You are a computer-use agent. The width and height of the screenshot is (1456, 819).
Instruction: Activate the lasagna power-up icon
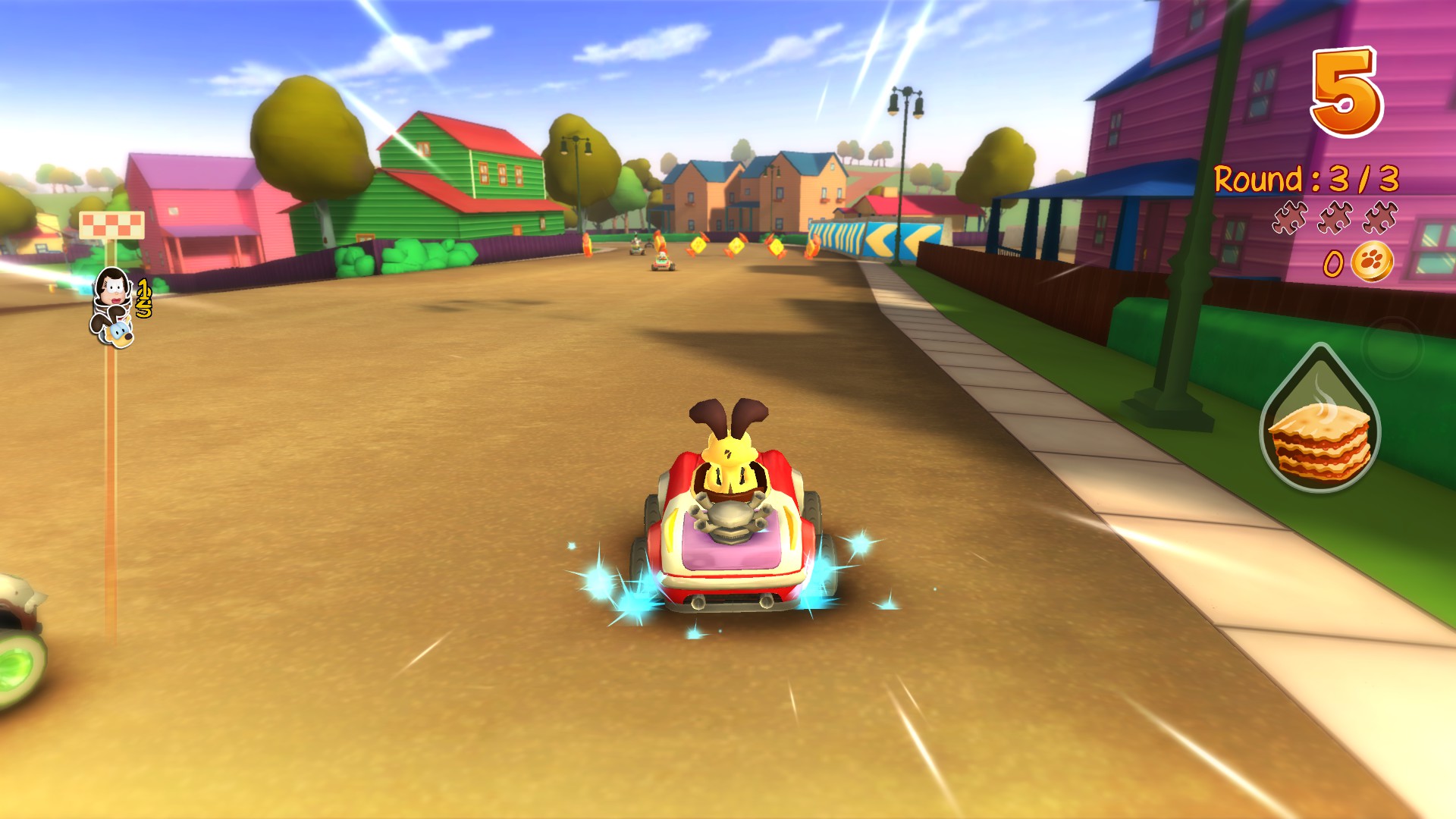click(1319, 440)
